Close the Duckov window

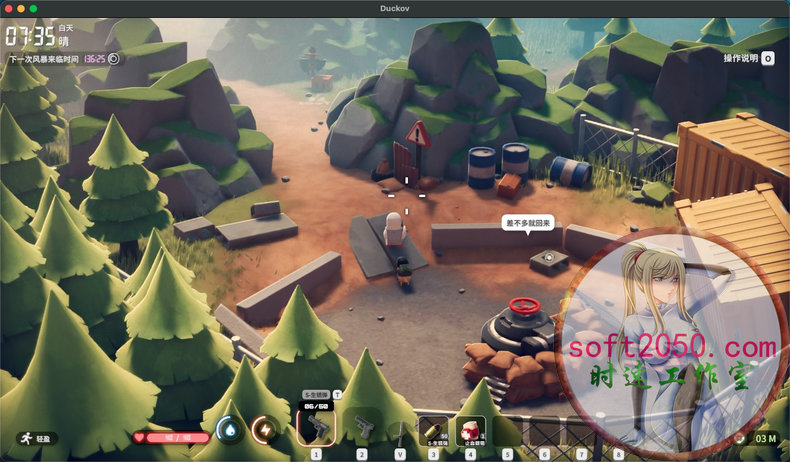(8, 8)
